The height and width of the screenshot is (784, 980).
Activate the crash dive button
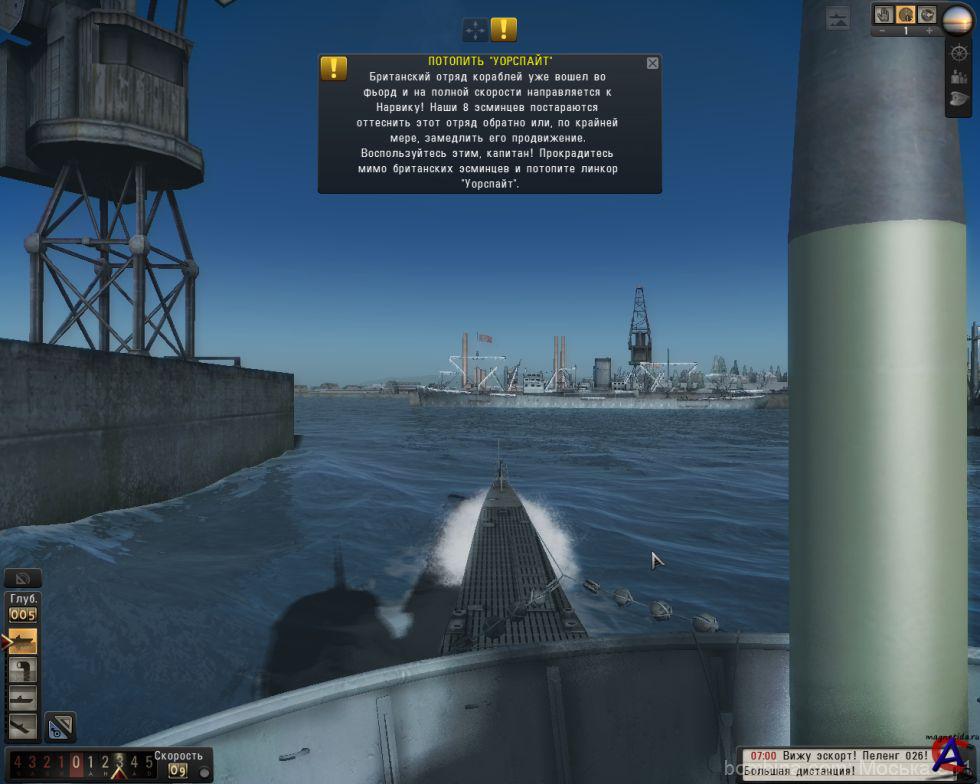[22, 726]
